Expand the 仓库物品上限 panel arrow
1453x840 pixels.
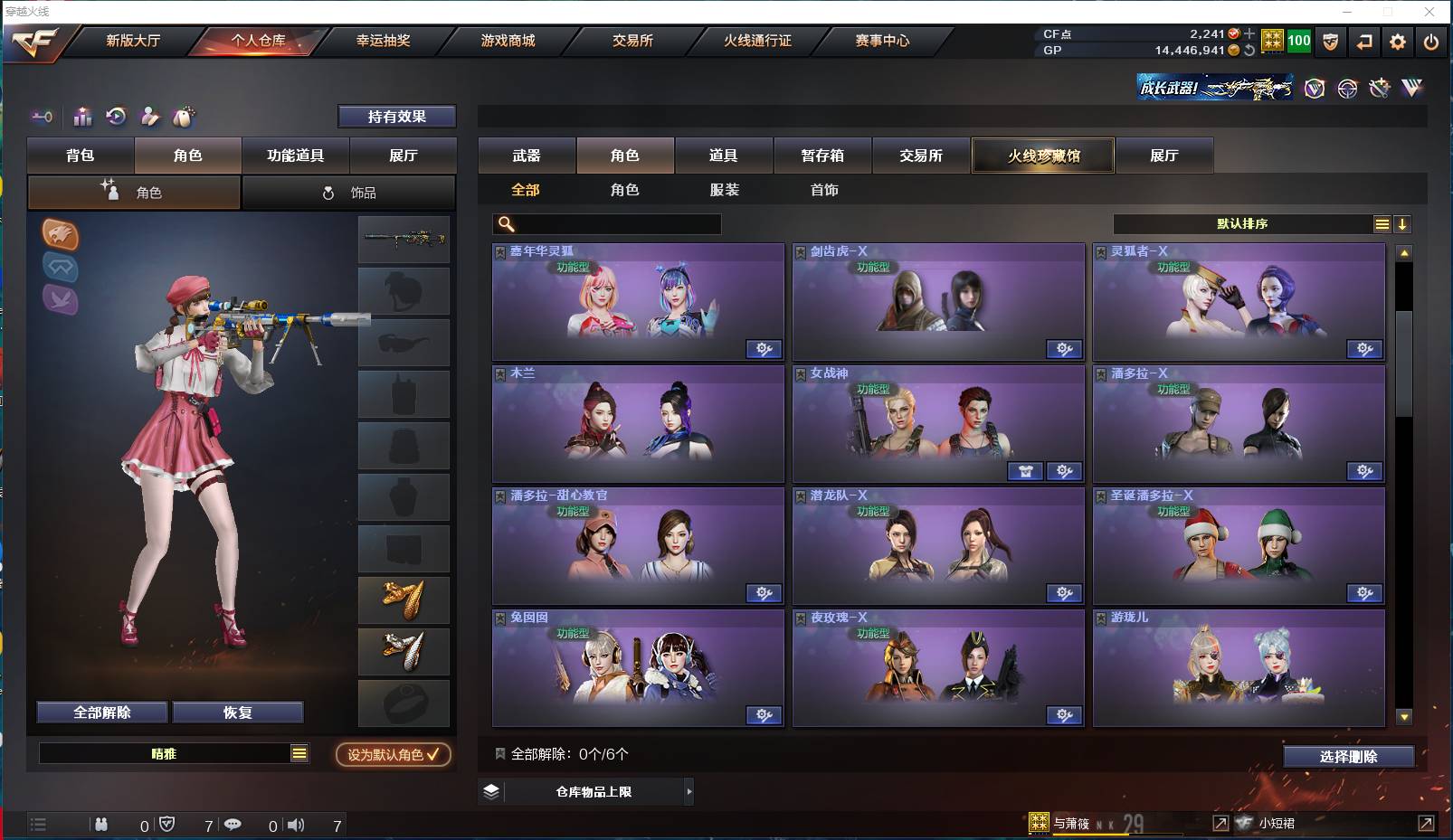click(x=690, y=791)
